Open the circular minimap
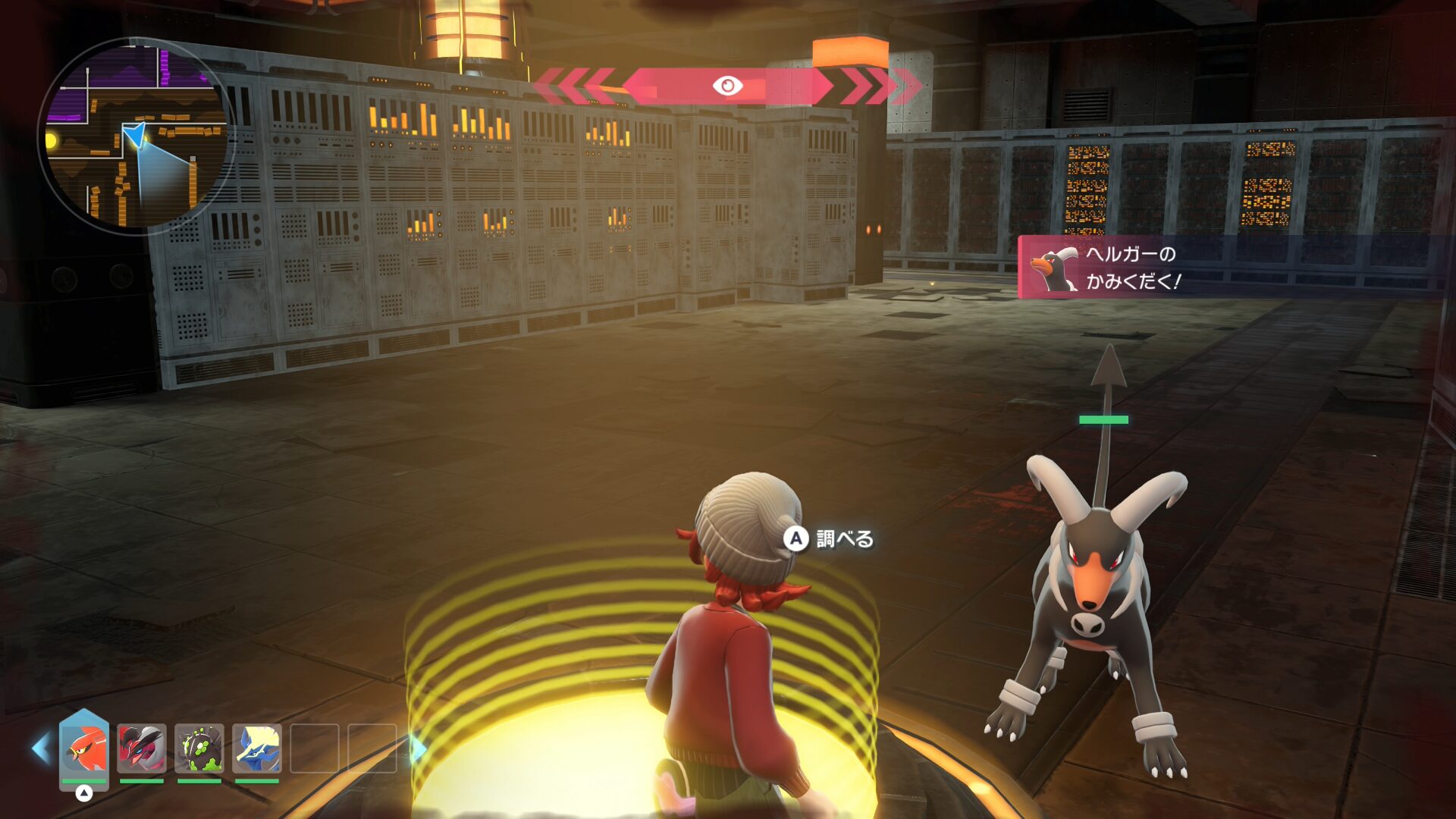This screenshot has height=819, width=1456. point(136,136)
